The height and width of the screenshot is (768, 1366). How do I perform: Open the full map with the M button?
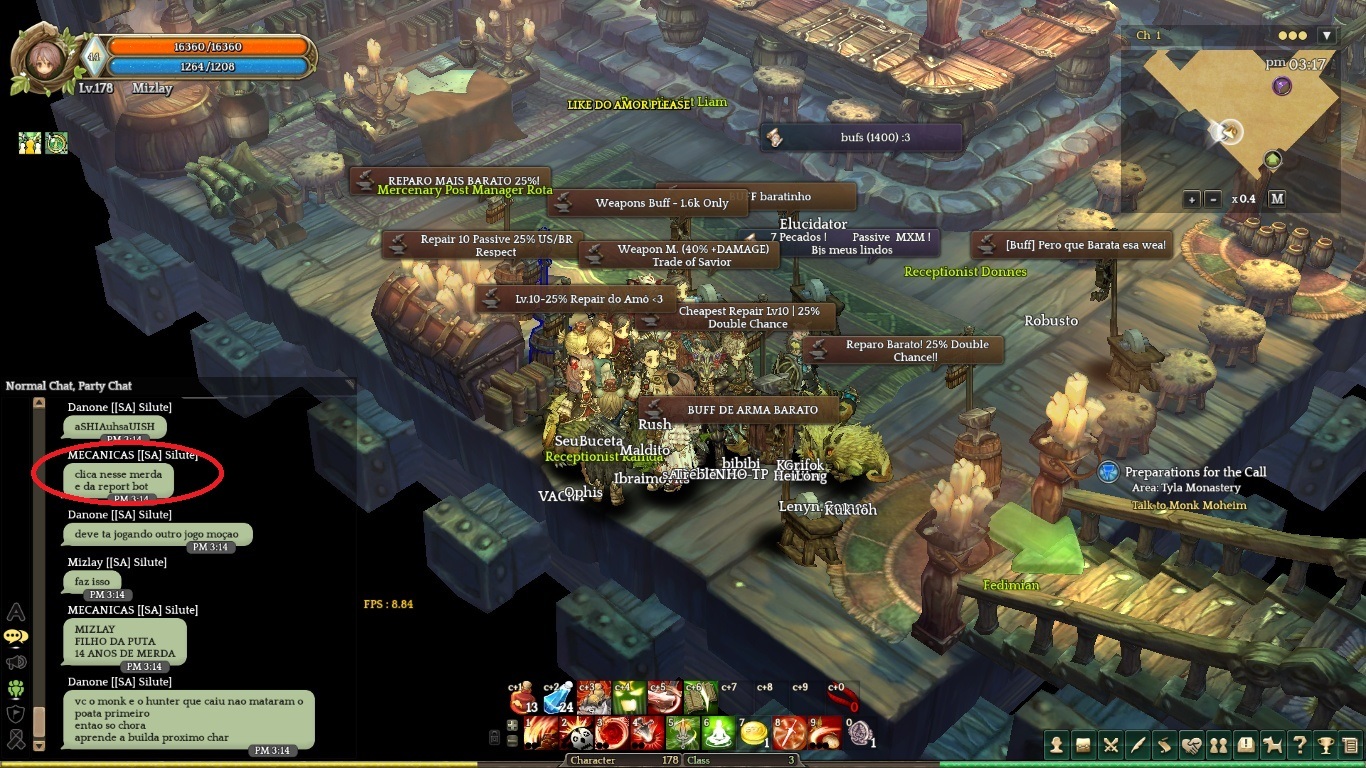pos(1277,199)
